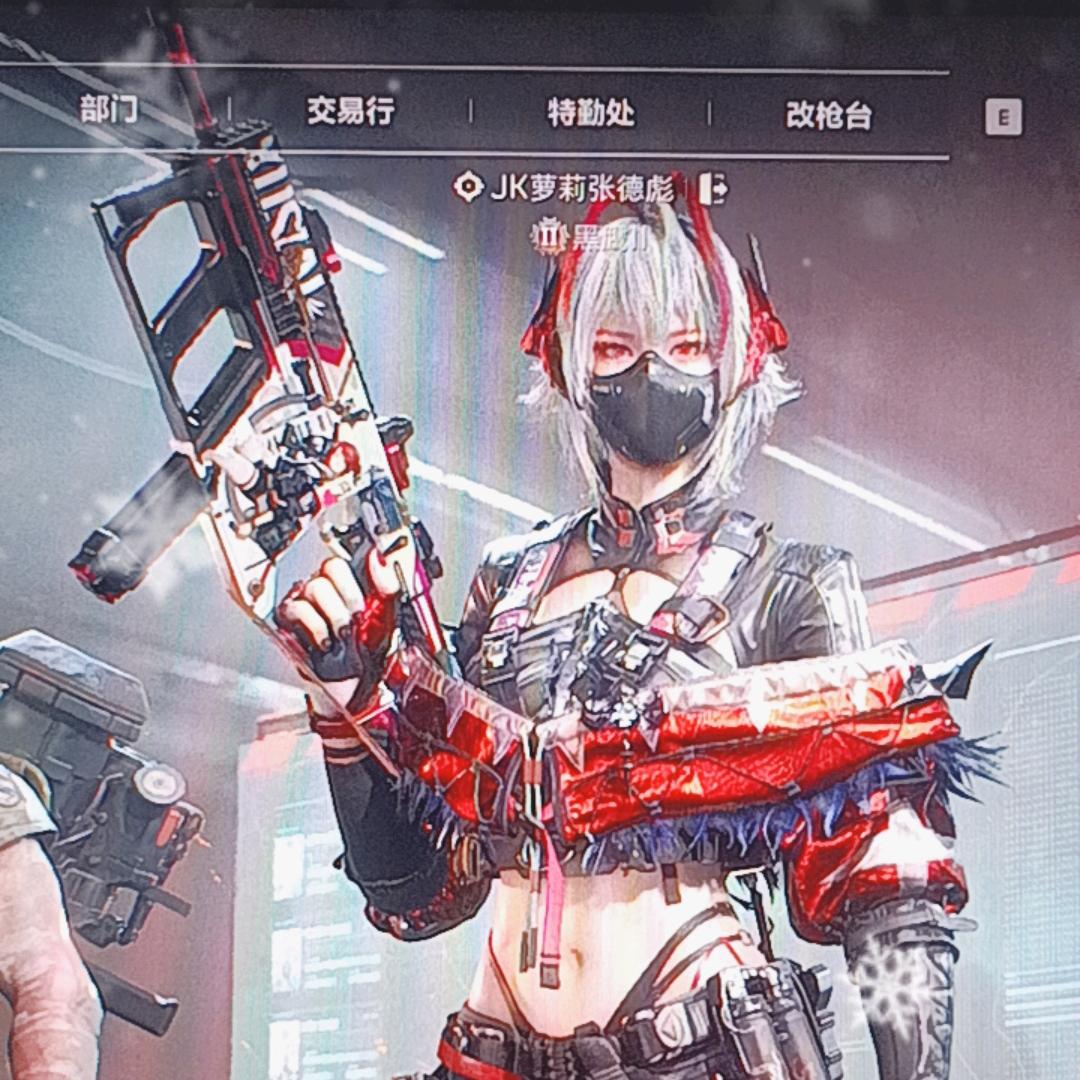Open the 交易行 tab
1080x1080 pixels.
[x=350, y=111]
